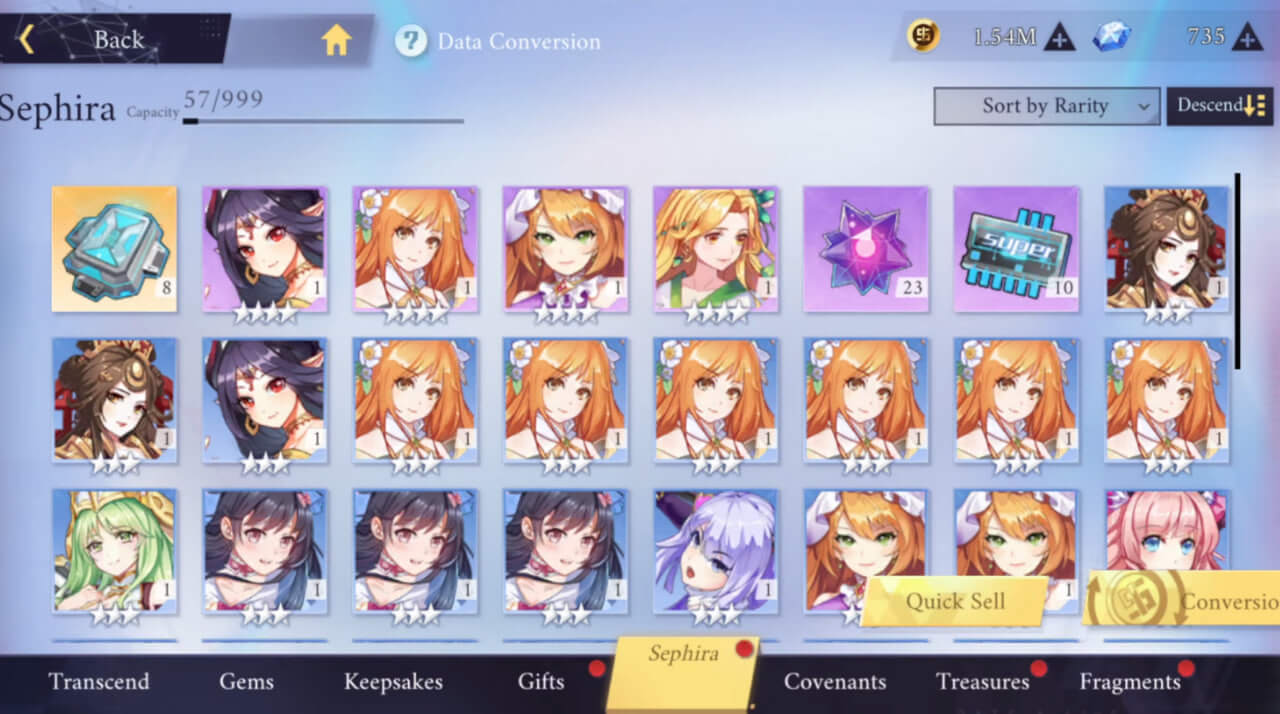Select the blue crystal device item

114,248
